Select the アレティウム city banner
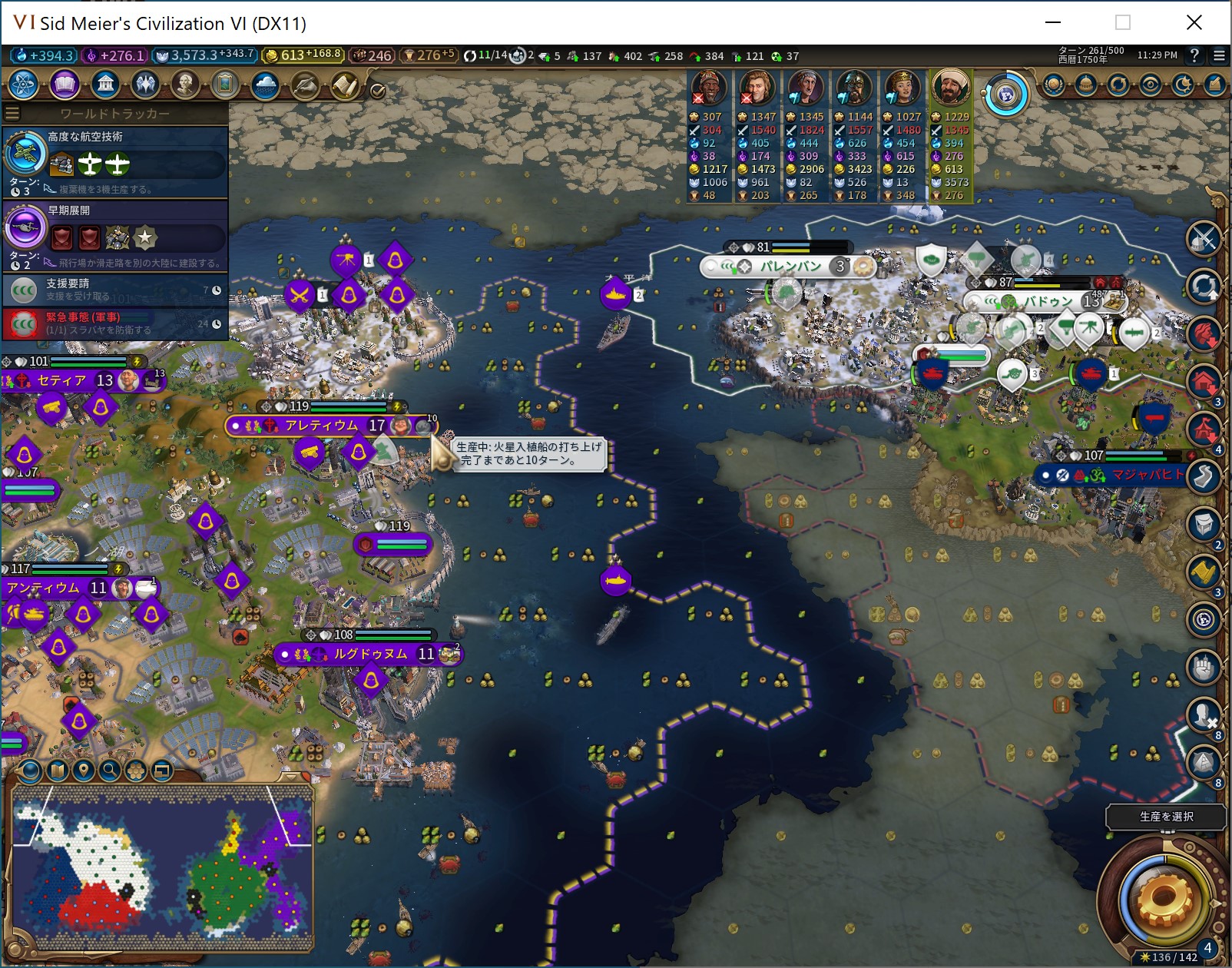 click(x=321, y=426)
